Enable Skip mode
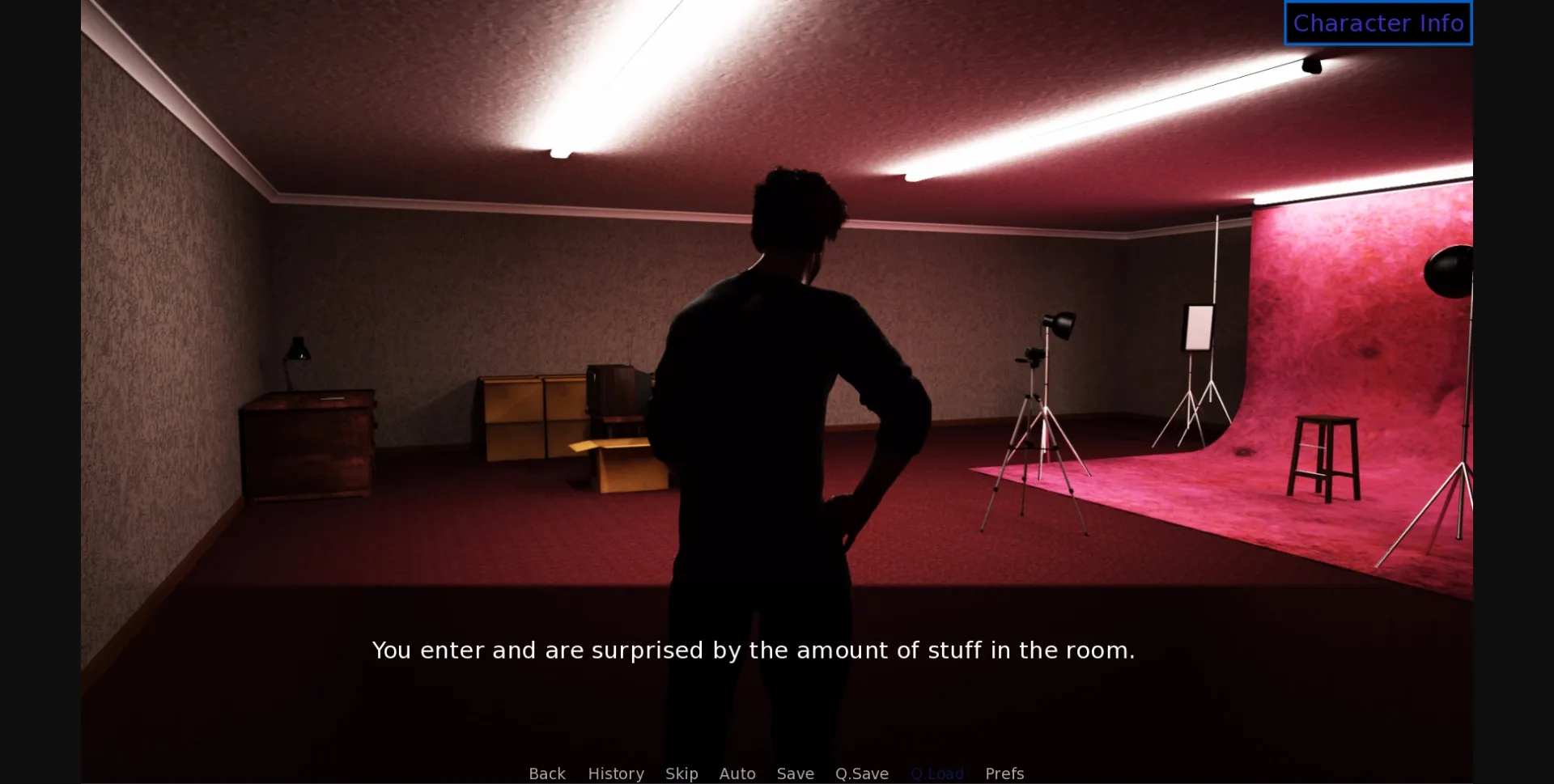The height and width of the screenshot is (784, 1554). (x=681, y=773)
